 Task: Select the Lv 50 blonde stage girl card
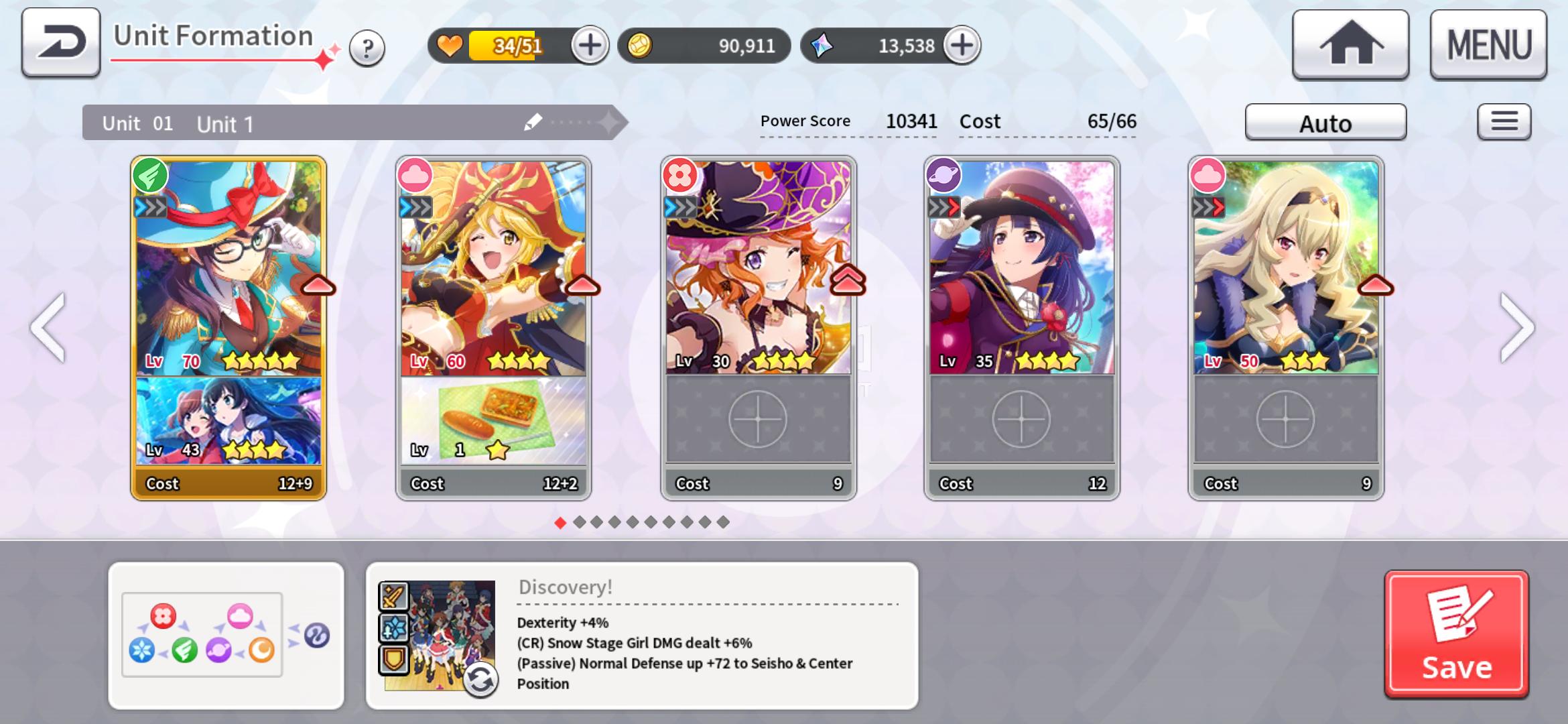(1285, 268)
